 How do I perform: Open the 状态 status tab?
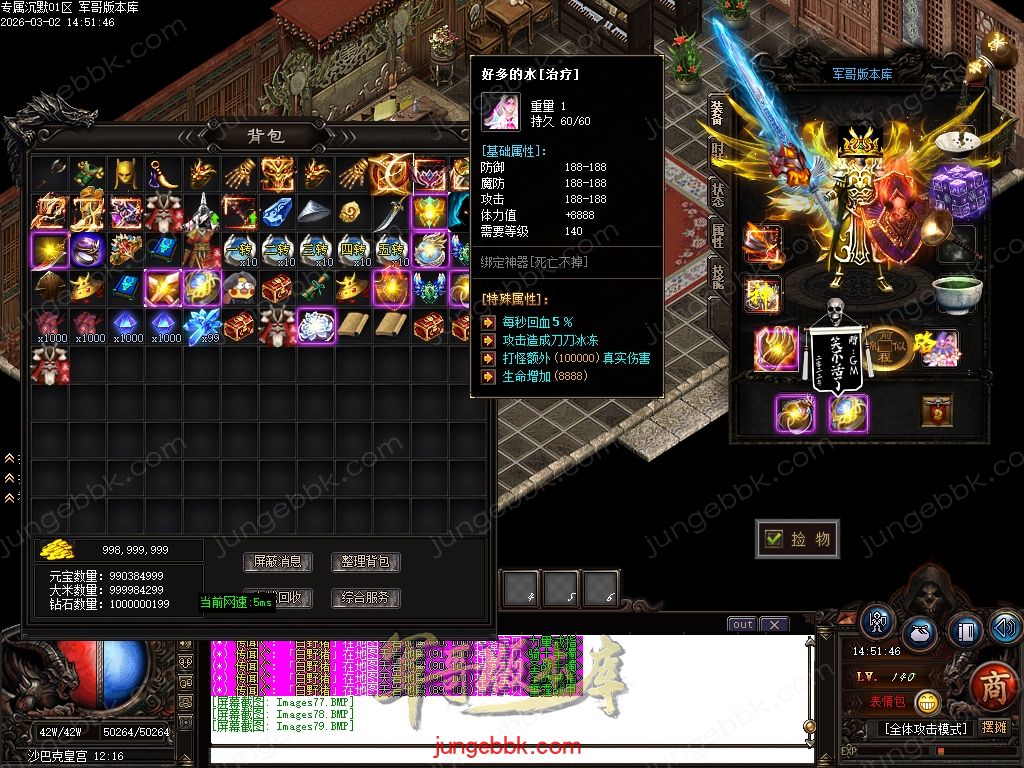point(717,194)
